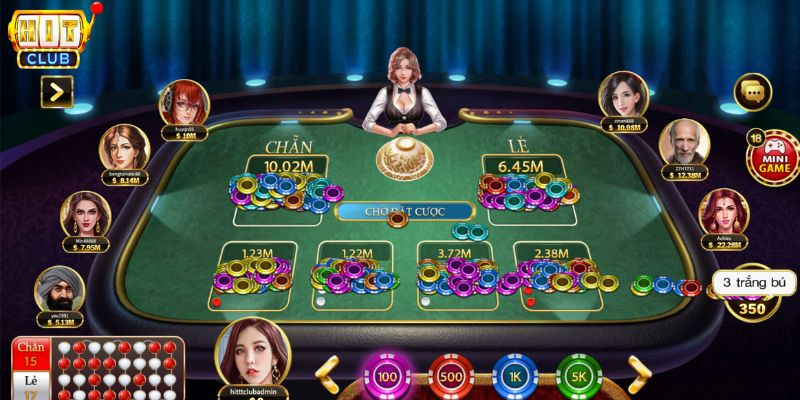View the dealer at the table head
Viewport: 800px width, 400px height.
coord(404,90)
